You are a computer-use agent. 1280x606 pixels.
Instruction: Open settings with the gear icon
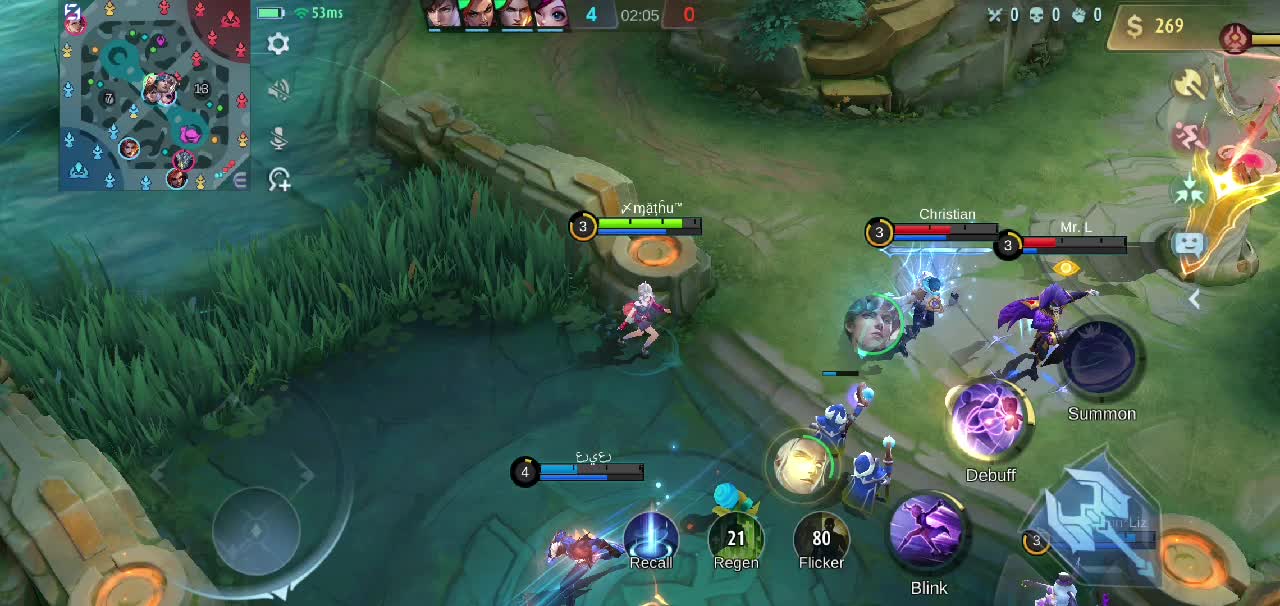279,44
